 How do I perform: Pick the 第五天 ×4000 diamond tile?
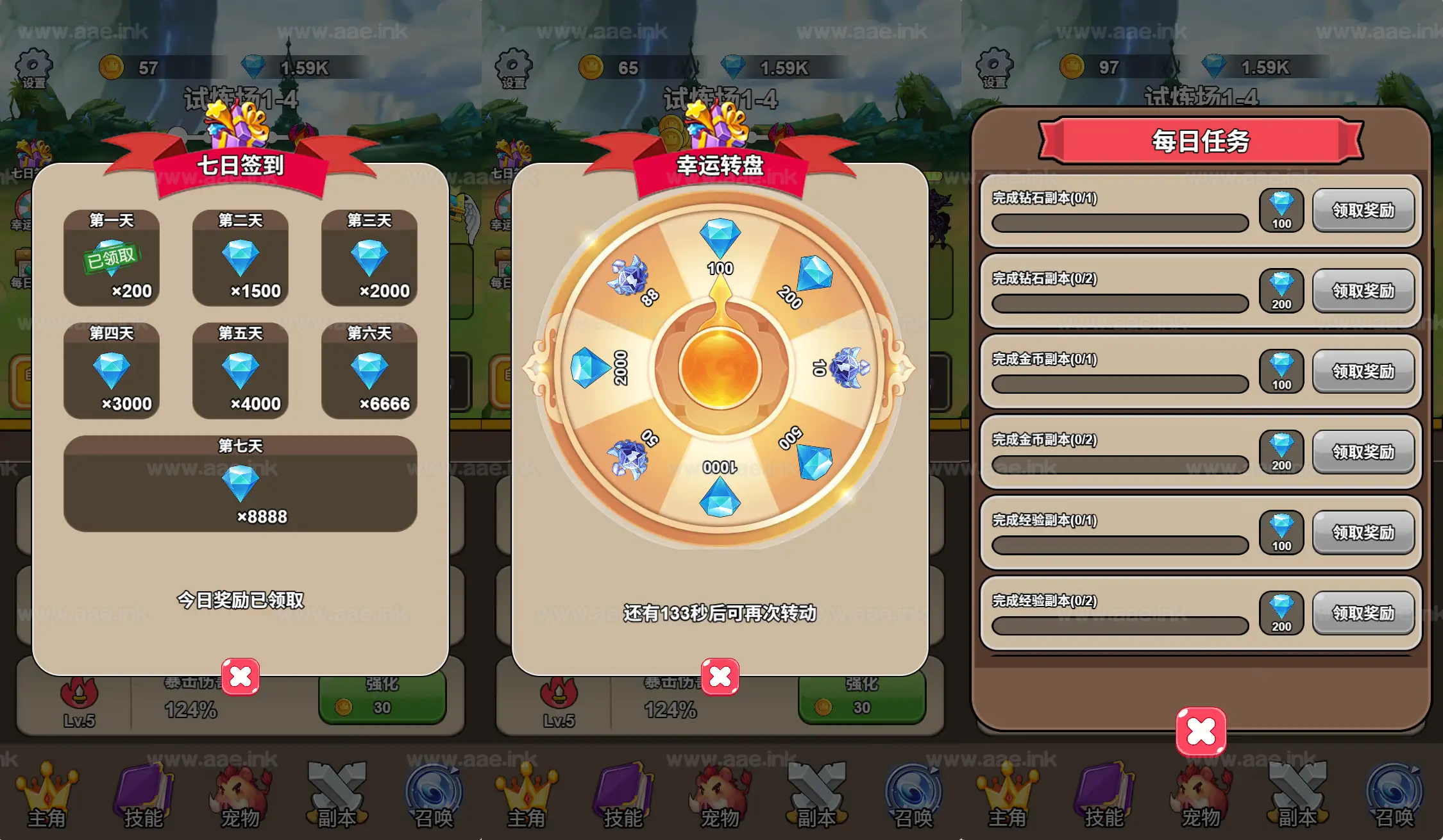click(x=240, y=371)
